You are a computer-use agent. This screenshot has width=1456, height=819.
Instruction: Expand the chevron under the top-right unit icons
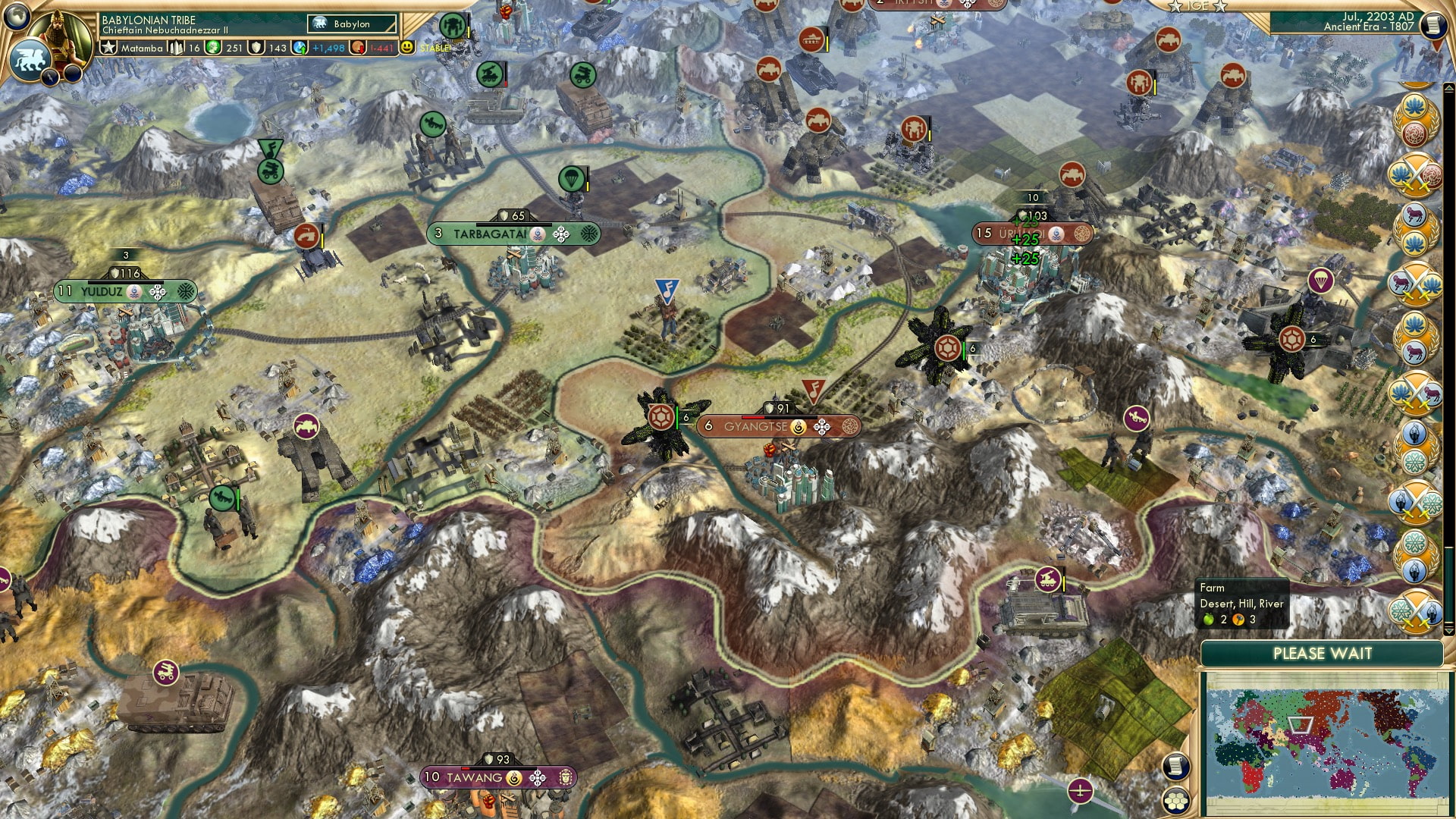[1448, 89]
